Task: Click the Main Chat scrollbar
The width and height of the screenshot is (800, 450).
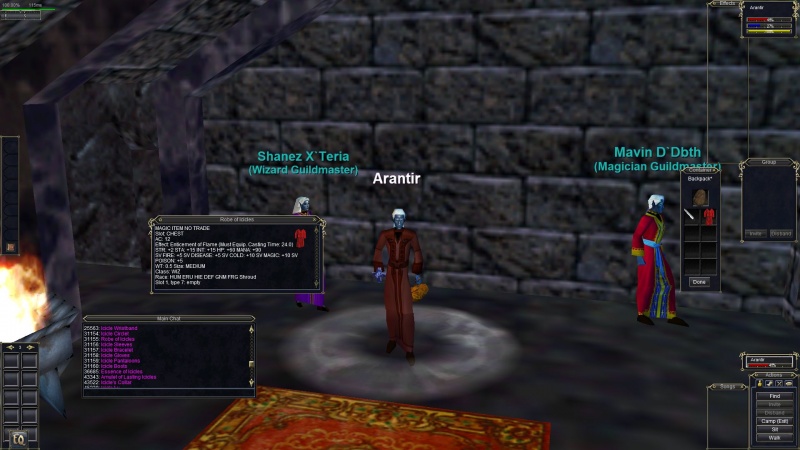Action: [x=252, y=355]
